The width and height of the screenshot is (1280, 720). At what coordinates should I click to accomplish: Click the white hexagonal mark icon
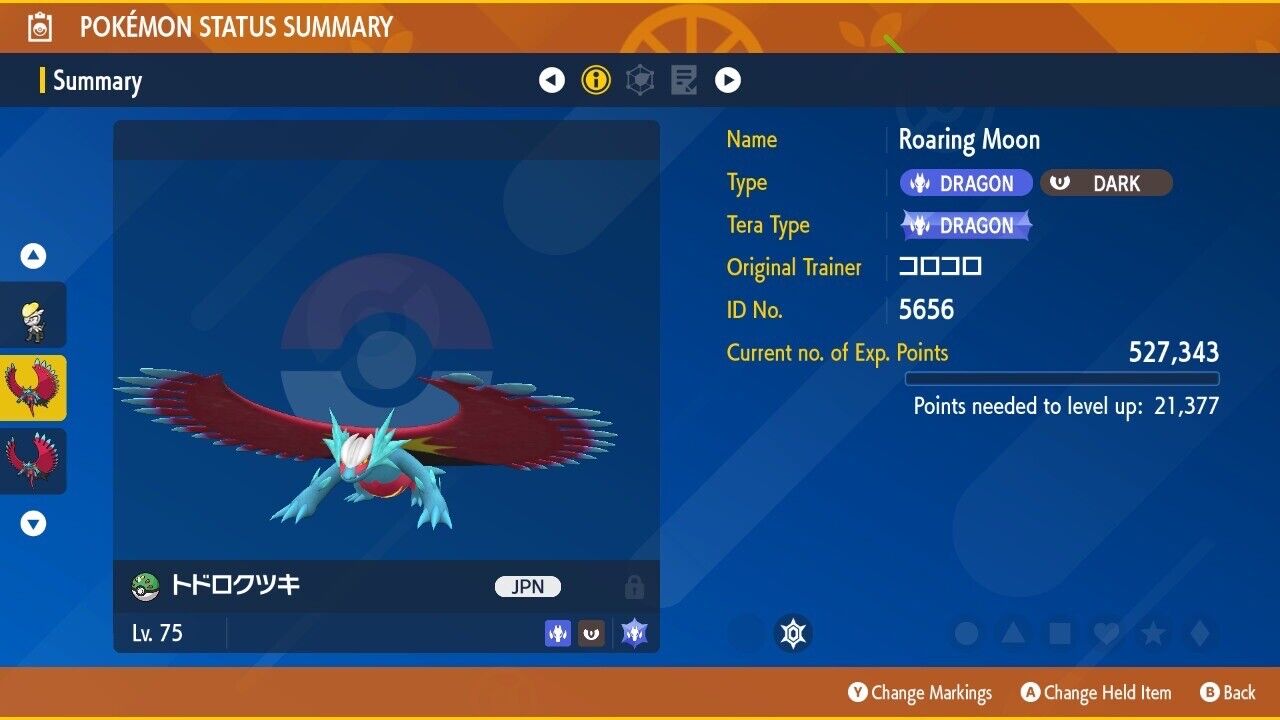(x=793, y=634)
